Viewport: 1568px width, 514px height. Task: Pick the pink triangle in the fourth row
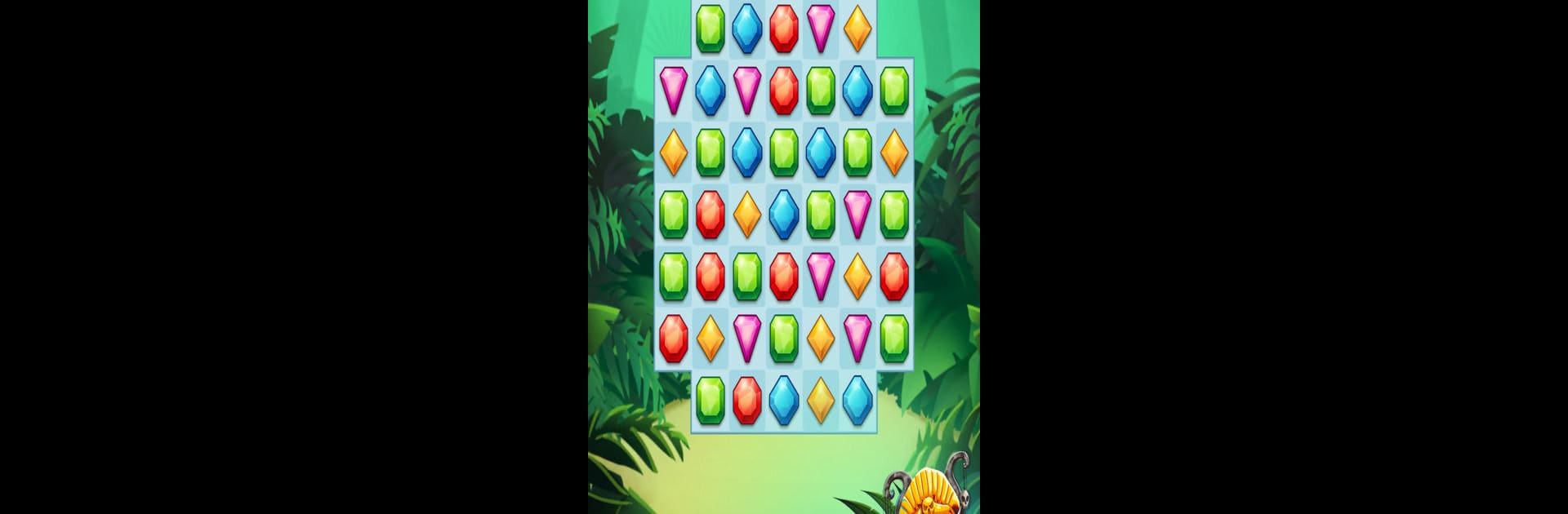coord(857,215)
